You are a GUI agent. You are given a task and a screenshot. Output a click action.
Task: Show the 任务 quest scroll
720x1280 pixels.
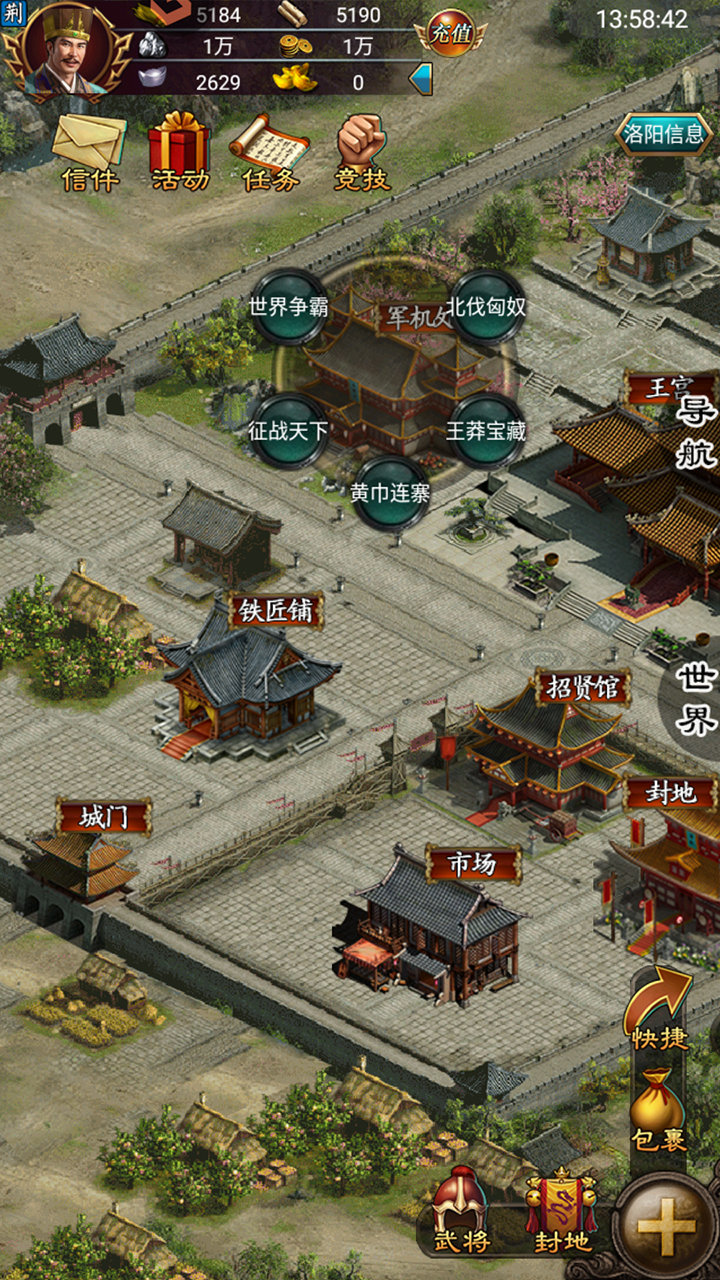coord(270,150)
